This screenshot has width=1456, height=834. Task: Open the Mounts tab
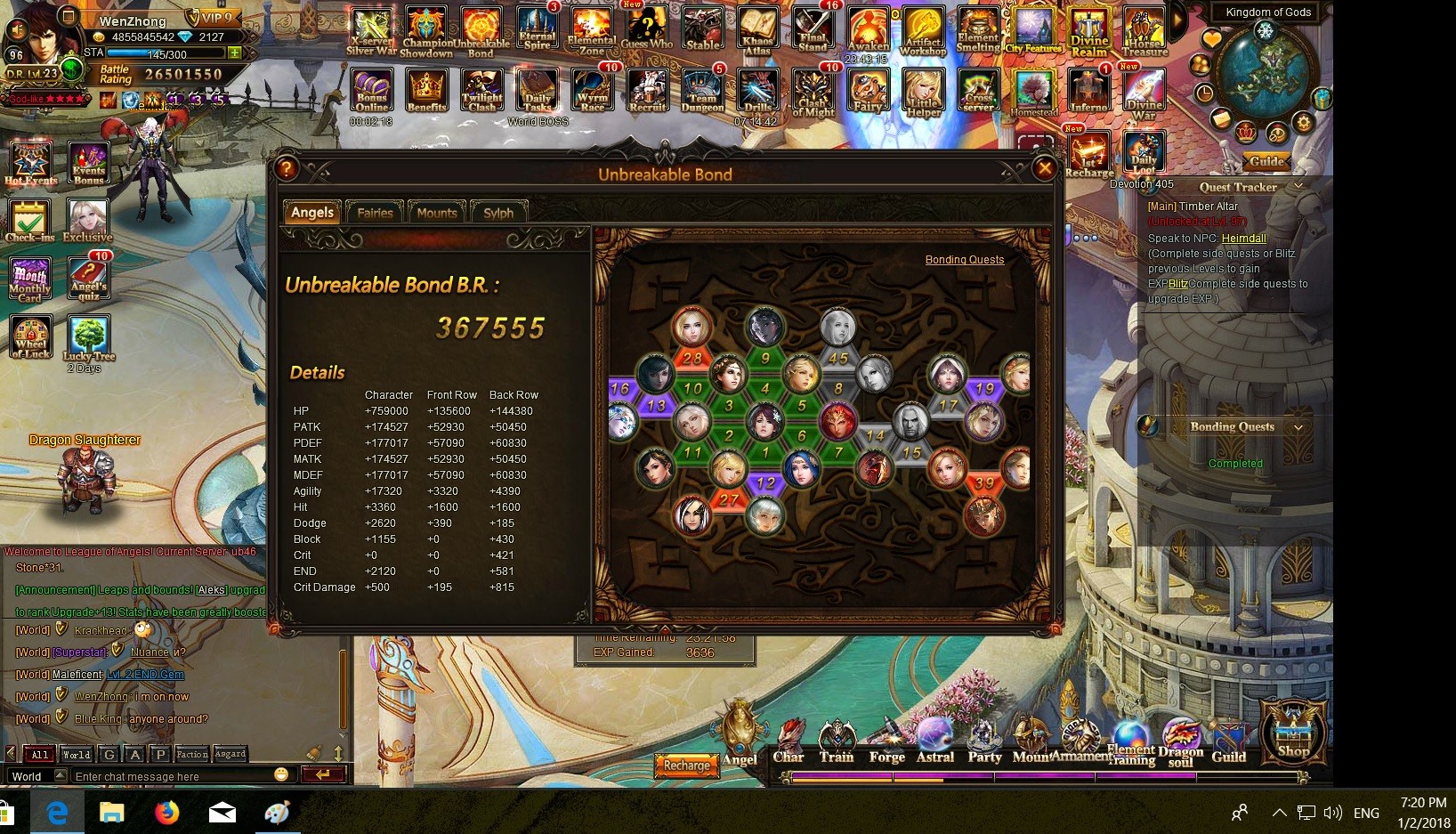click(437, 213)
